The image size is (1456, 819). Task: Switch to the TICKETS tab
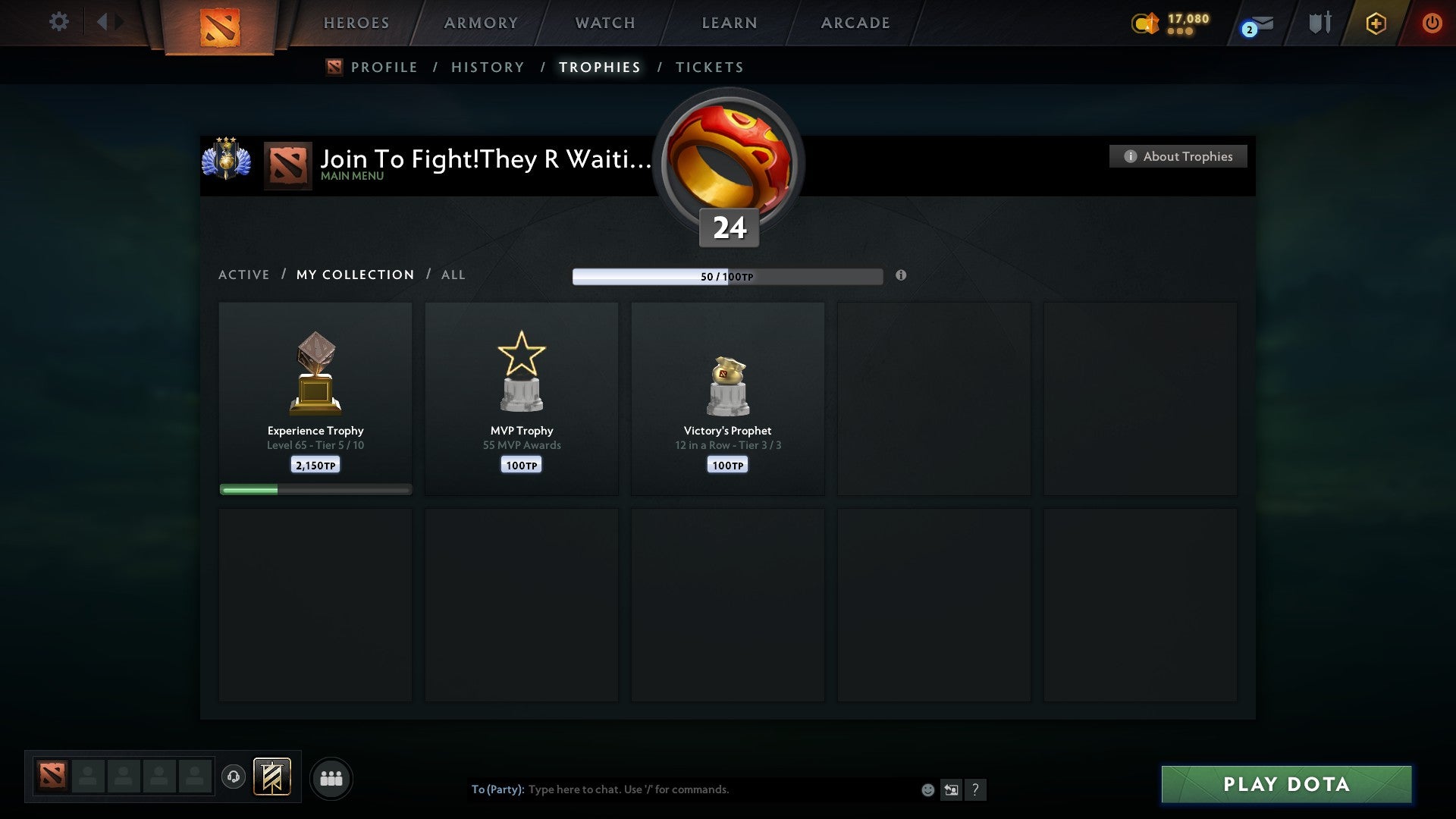[x=709, y=67]
